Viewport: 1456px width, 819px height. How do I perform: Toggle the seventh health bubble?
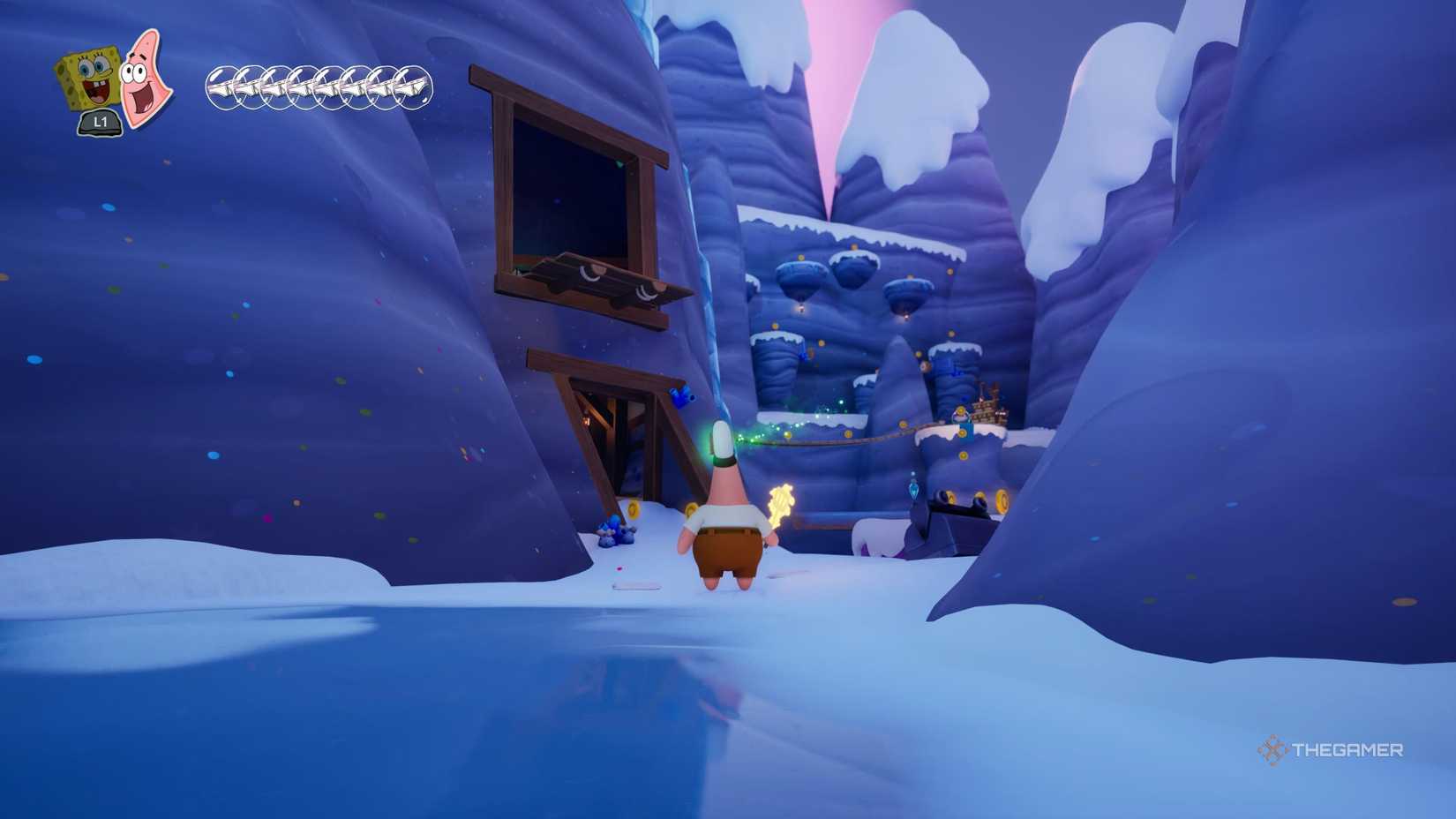click(x=383, y=85)
